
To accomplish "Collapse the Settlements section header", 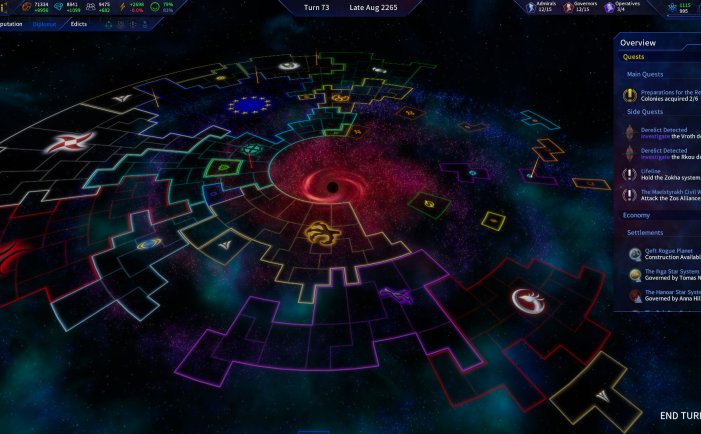I will pos(645,233).
